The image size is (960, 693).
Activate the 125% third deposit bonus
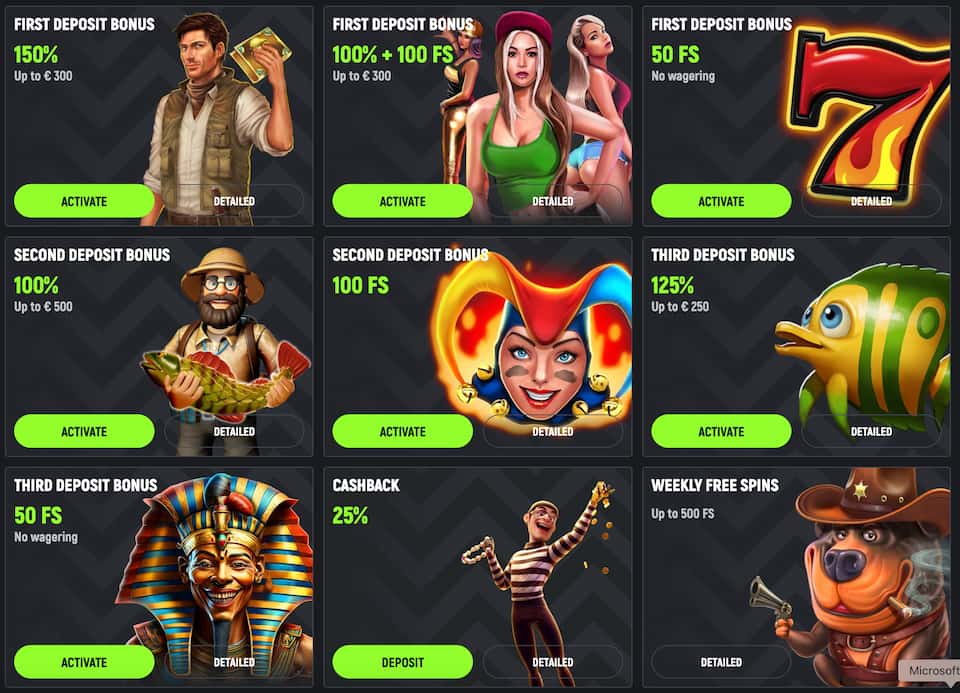[721, 432]
